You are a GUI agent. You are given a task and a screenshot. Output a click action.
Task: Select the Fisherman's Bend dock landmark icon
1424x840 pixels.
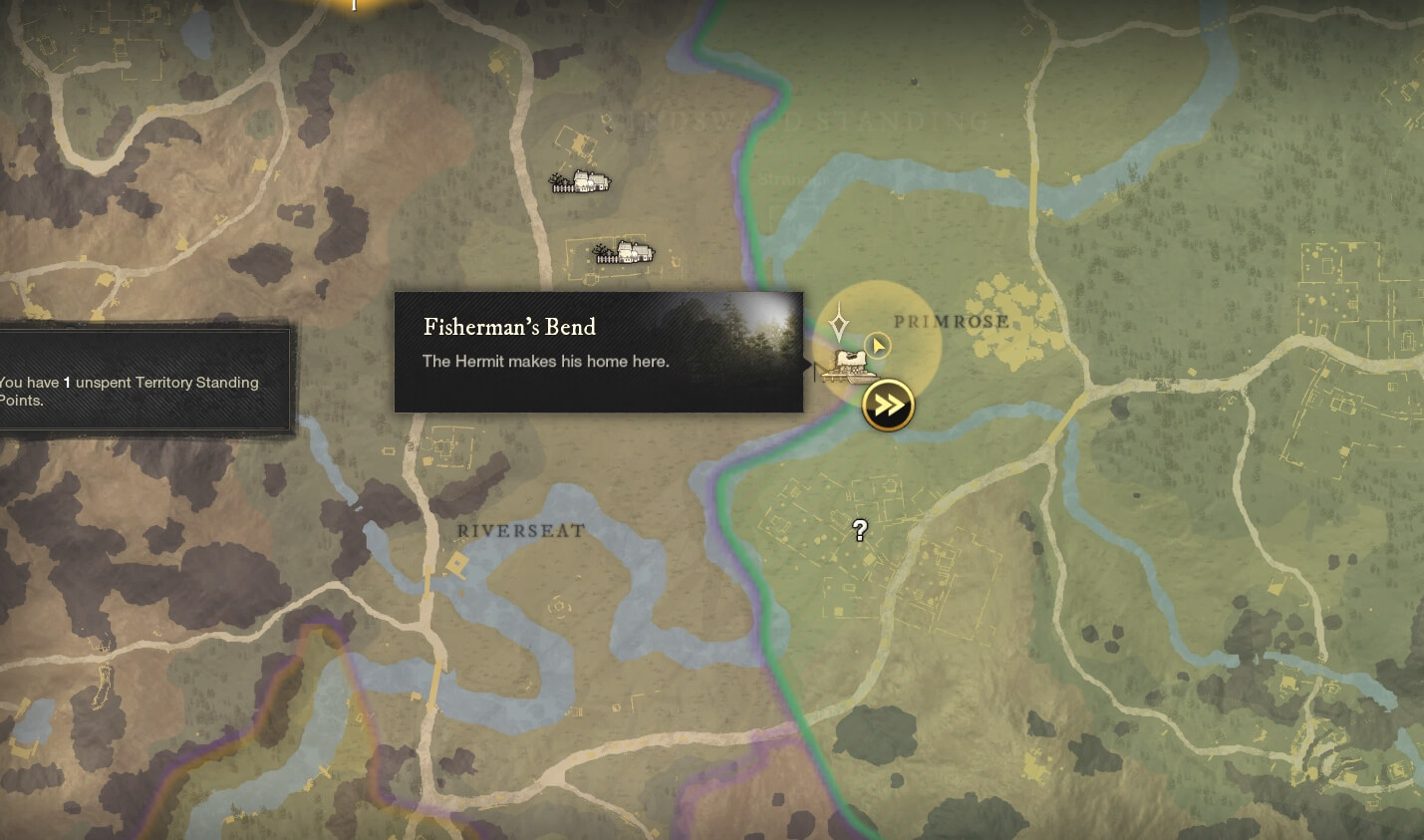[x=847, y=367]
